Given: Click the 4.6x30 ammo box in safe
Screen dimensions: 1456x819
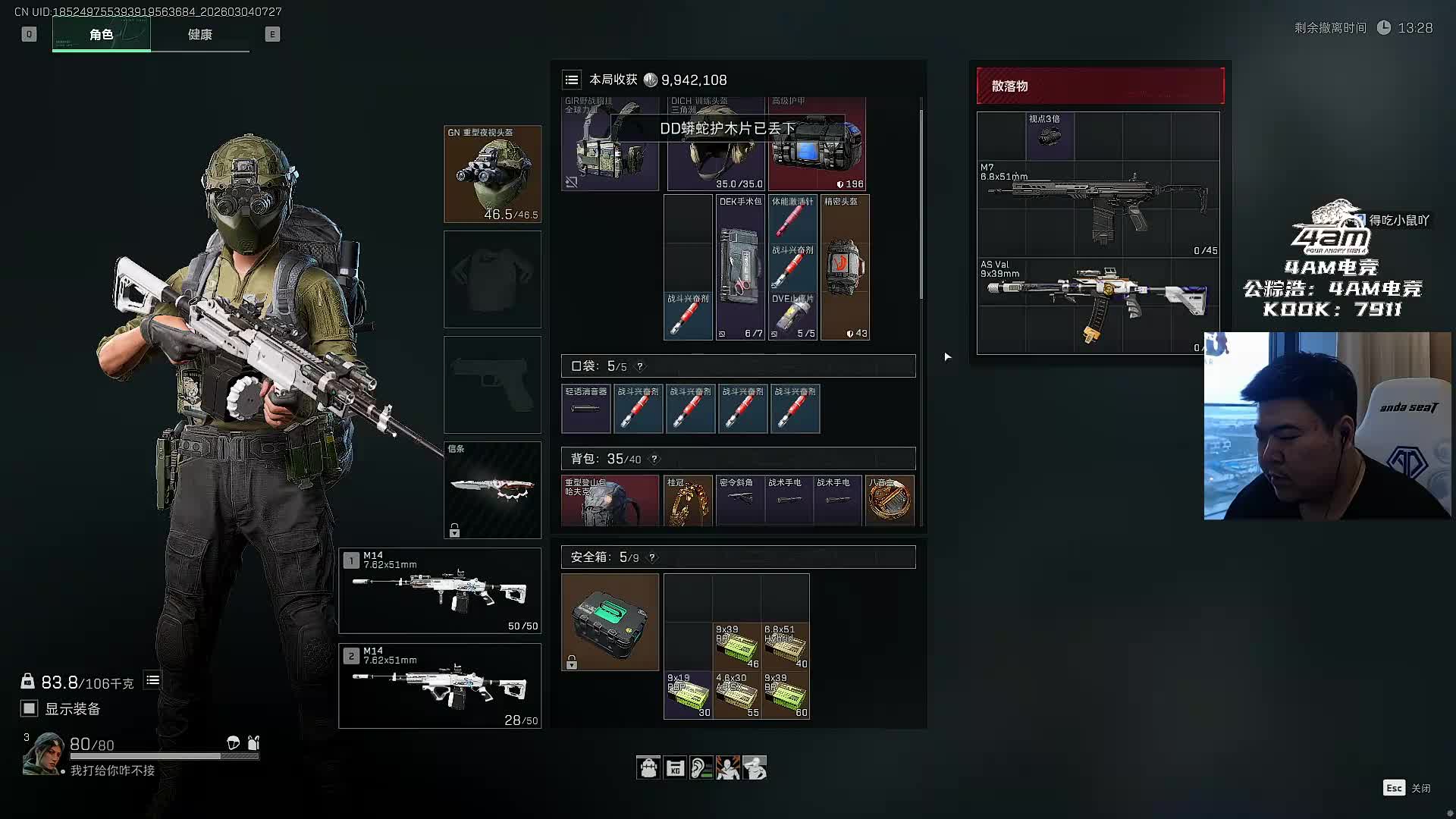Looking at the screenshot, I should point(736,695).
